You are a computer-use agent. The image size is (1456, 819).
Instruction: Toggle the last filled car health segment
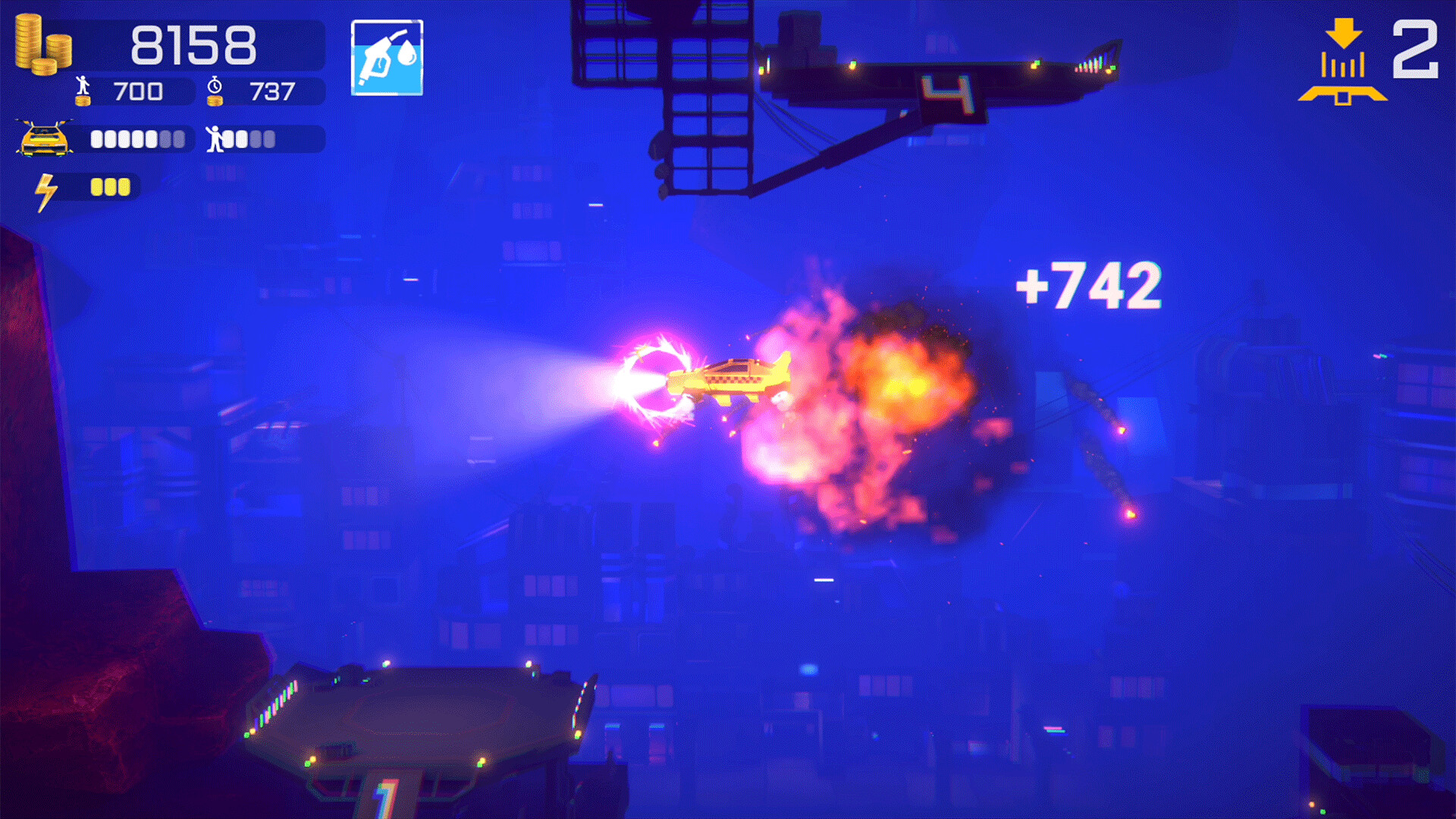click(149, 140)
